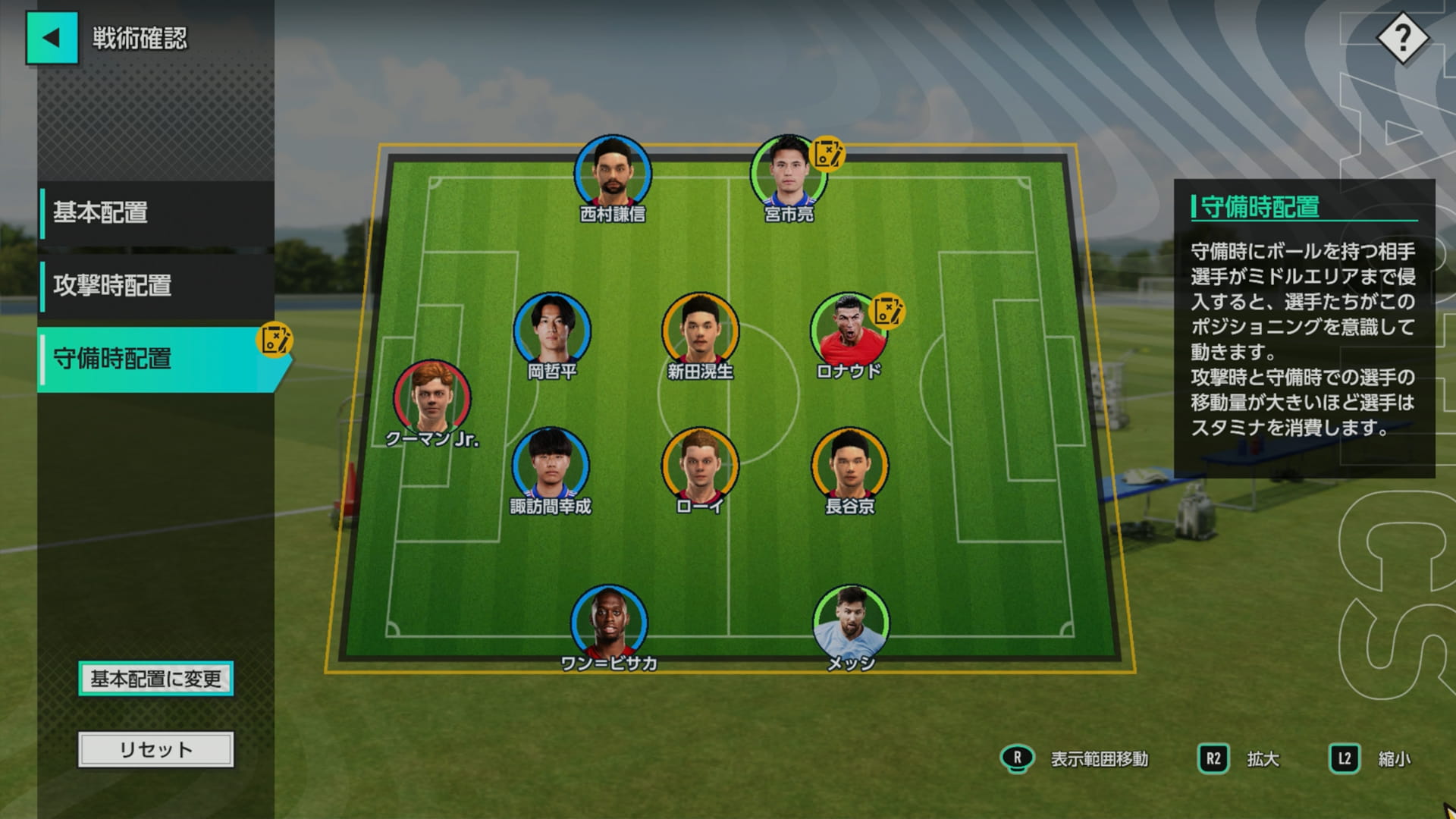This screenshot has height=819, width=1456.
Task: Click the 基本配置に変更 button
Action: [x=155, y=679]
